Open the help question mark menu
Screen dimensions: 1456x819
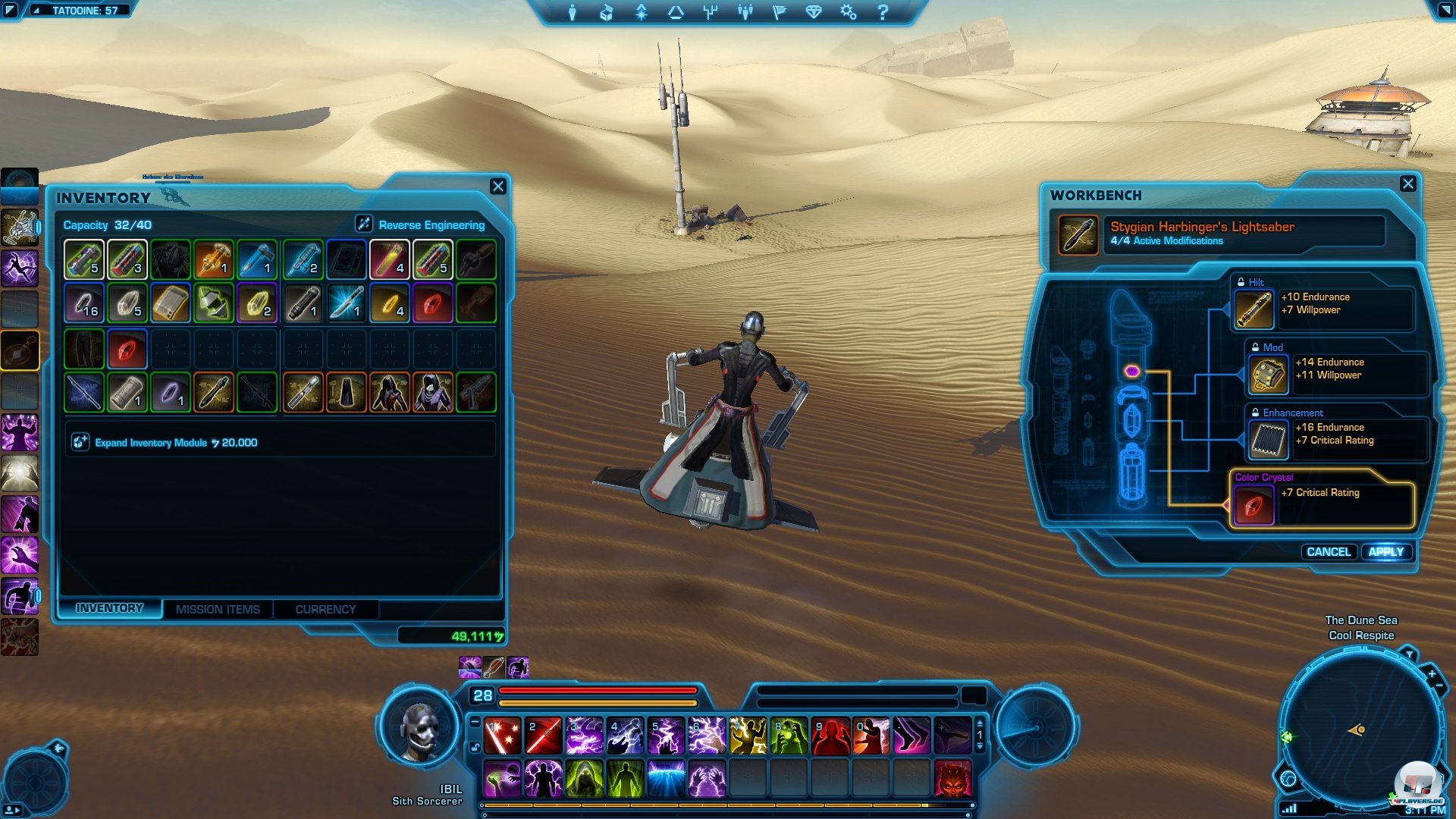883,12
